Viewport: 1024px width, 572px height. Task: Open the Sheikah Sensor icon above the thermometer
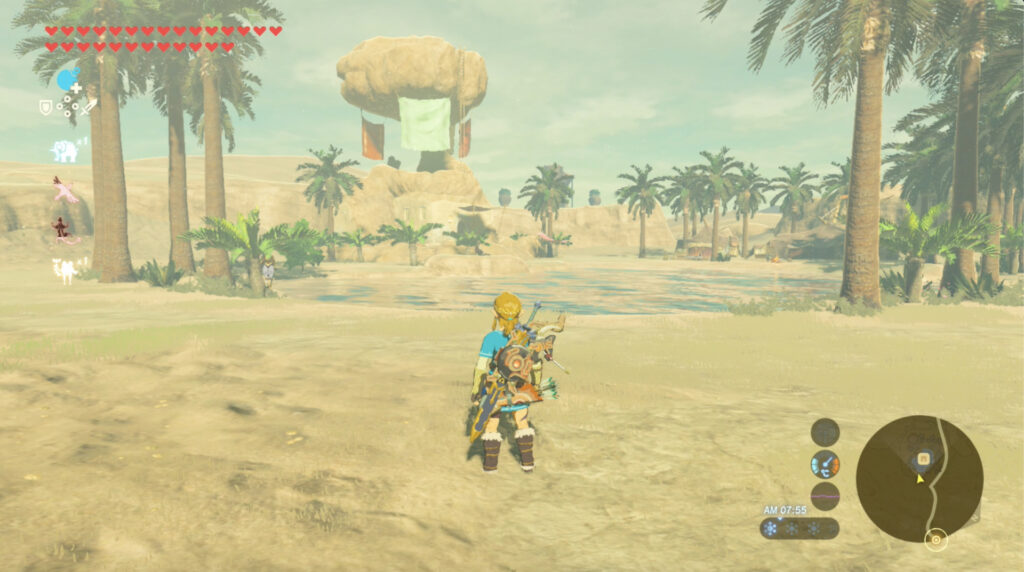[825, 432]
